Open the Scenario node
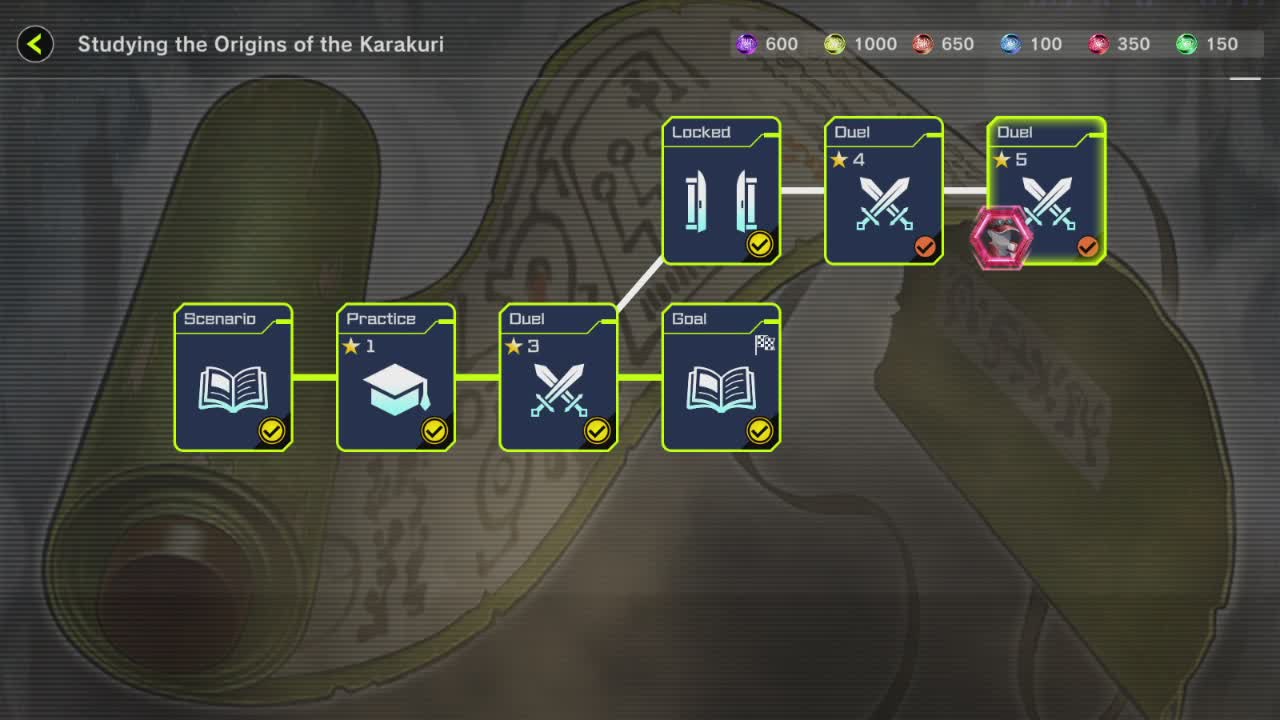The image size is (1280, 720). pos(234,378)
